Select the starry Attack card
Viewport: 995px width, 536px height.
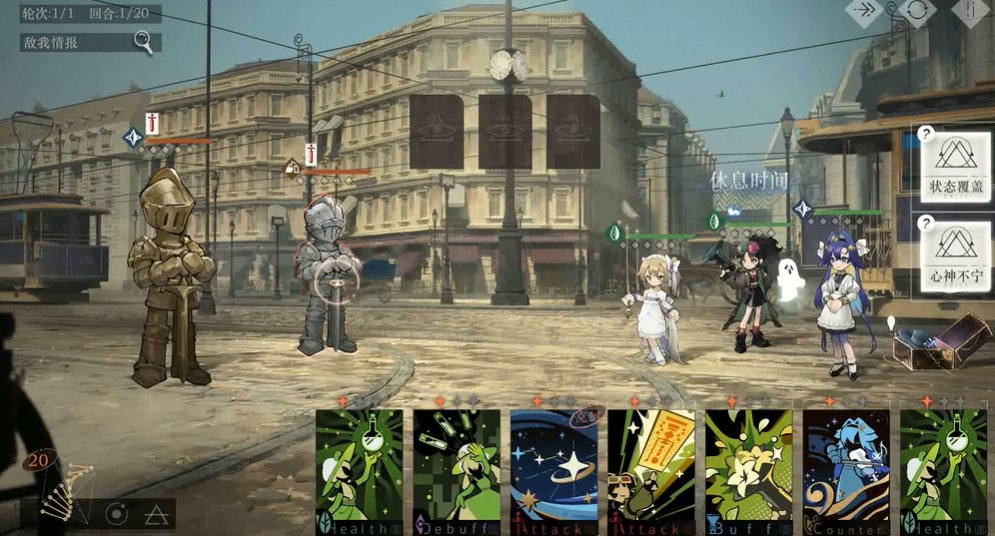(554, 472)
